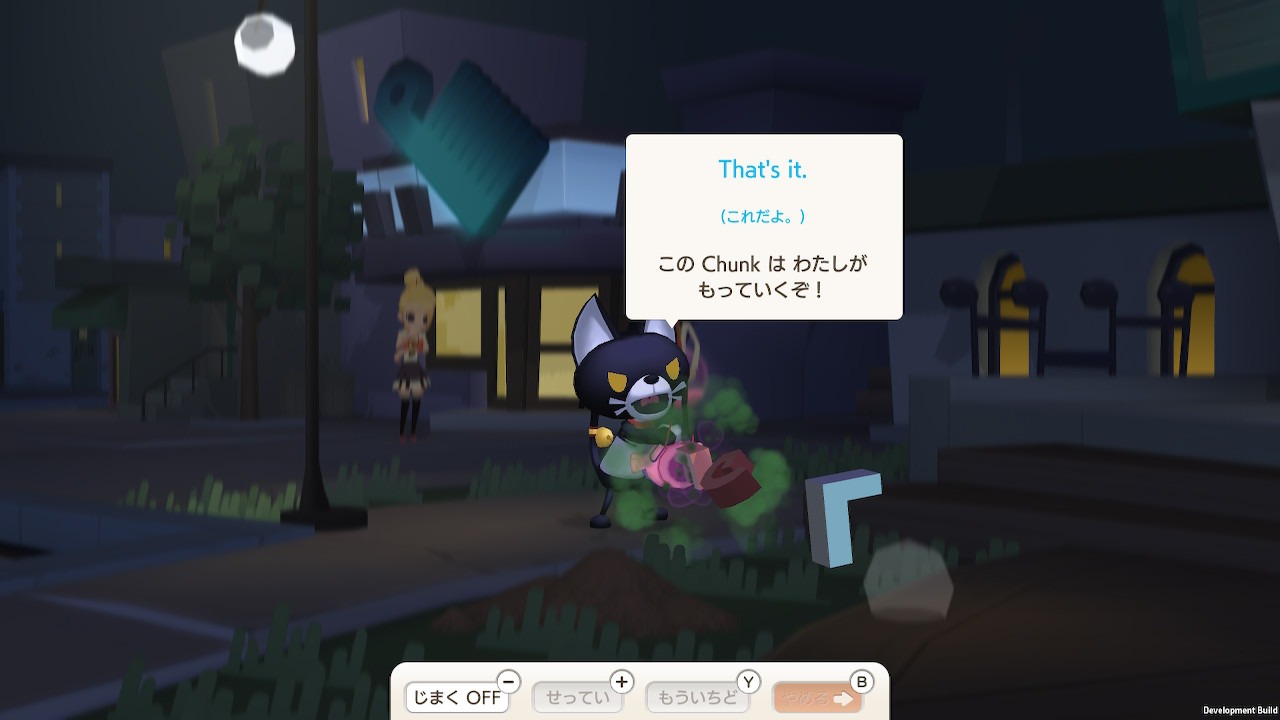Select もういちど to replay
This screenshot has height=720, width=1280.
pos(697,697)
